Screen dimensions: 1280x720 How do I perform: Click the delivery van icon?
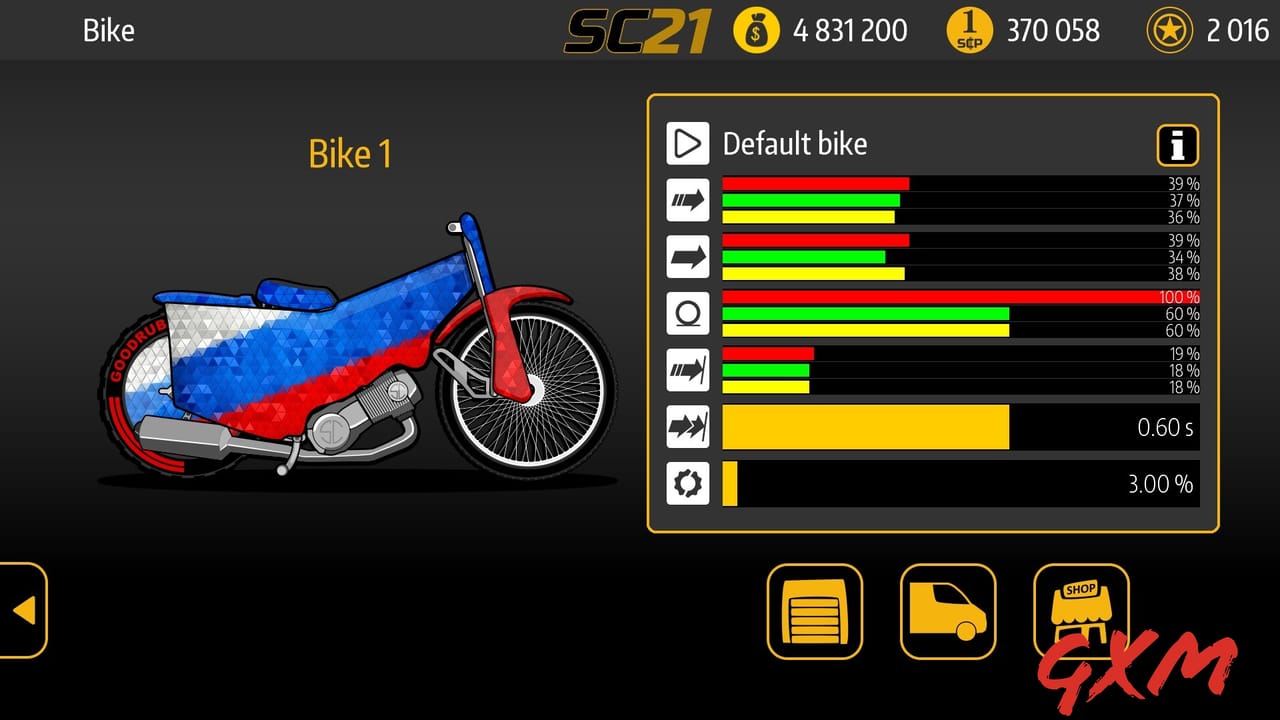point(947,611)
